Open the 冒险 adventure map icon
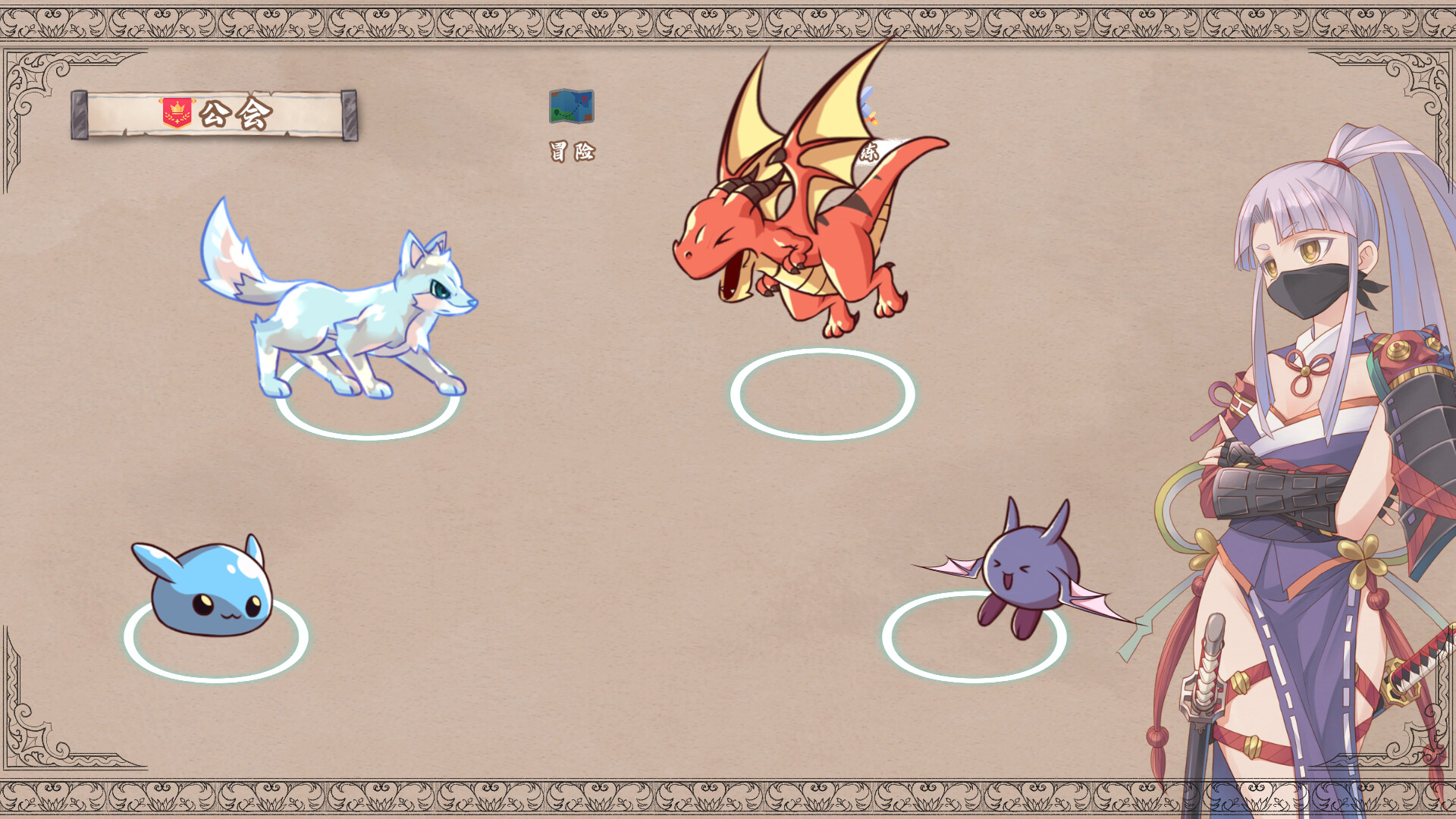 pos(572,107)
